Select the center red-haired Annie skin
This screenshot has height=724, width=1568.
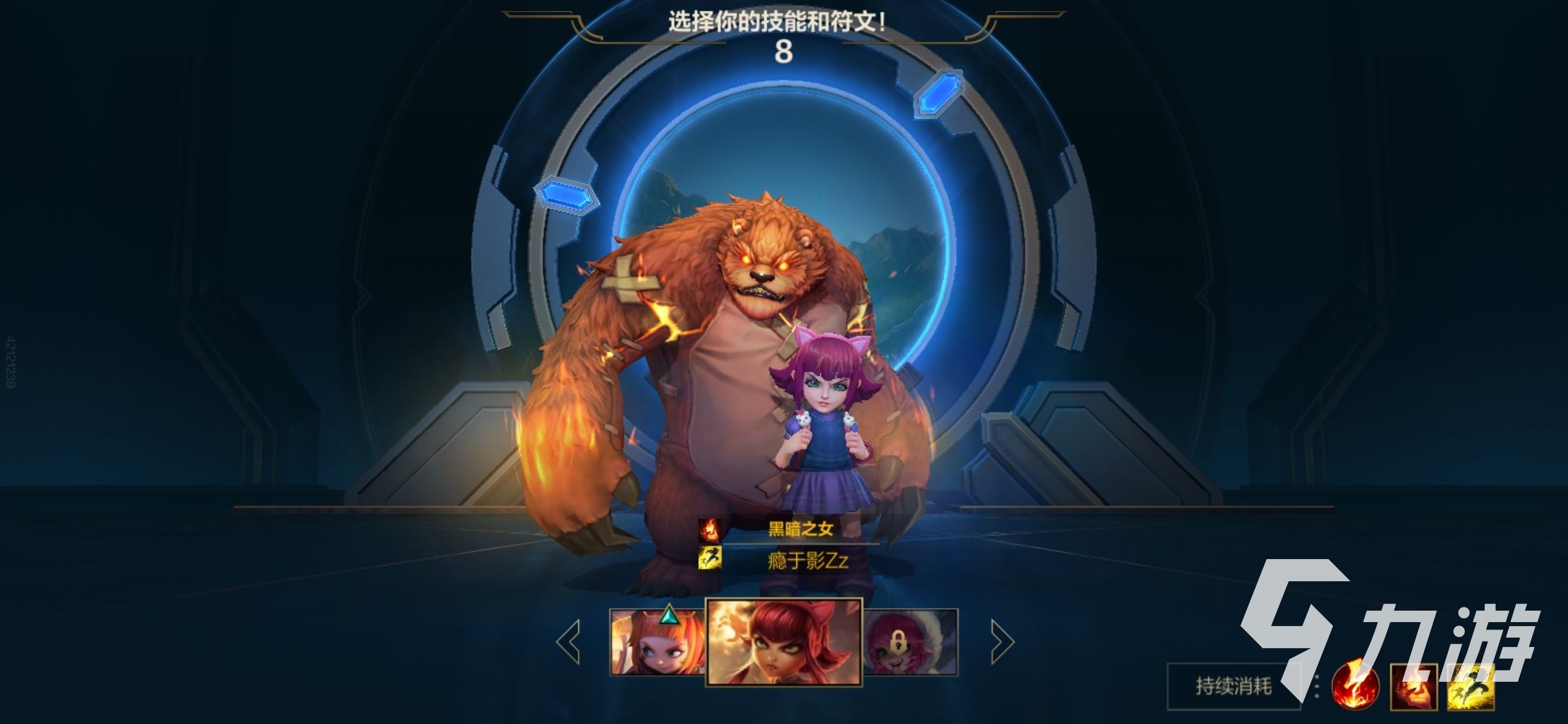[x=784, y=642]
